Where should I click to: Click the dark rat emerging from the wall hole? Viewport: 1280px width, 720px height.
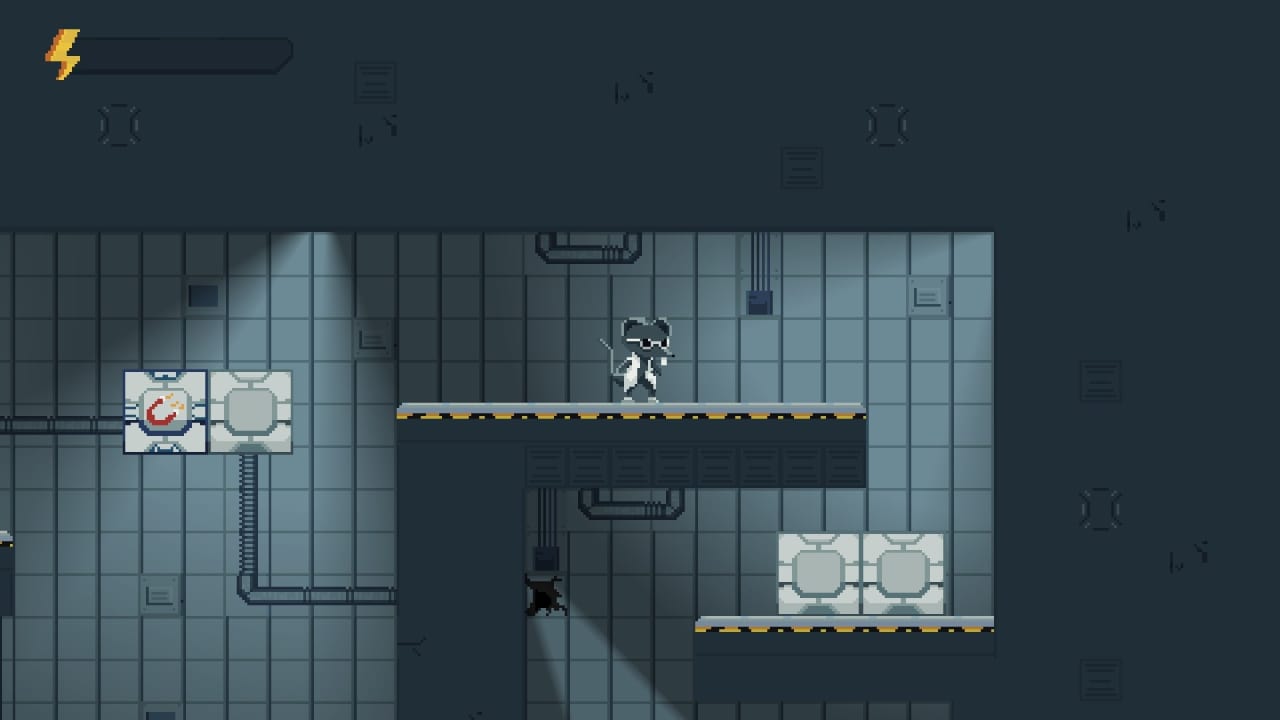coord(545,595)
